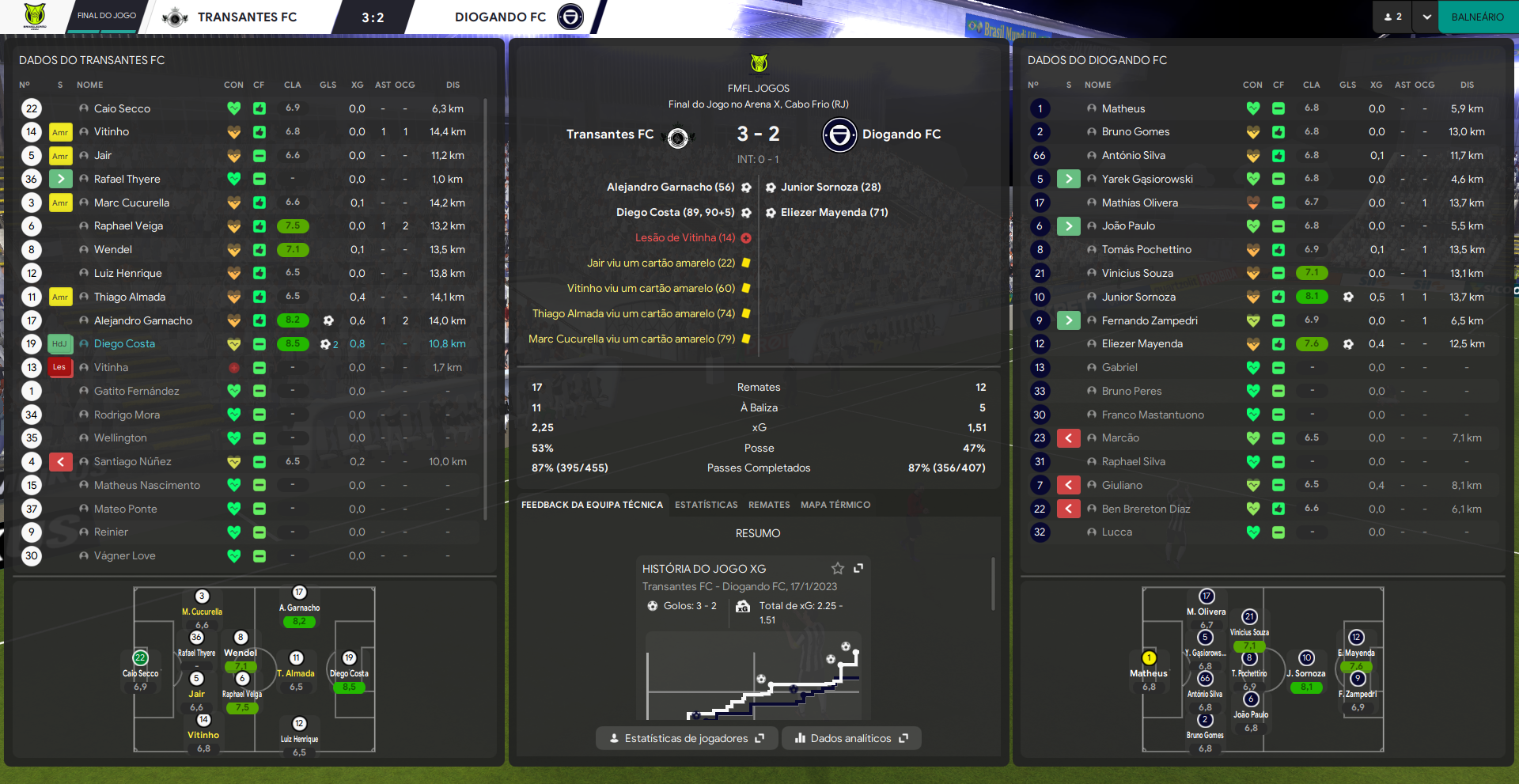The height and width of the screenshot is (784, 1519).
Task: Open the Remates tab
Action: [x=769, y=505]
